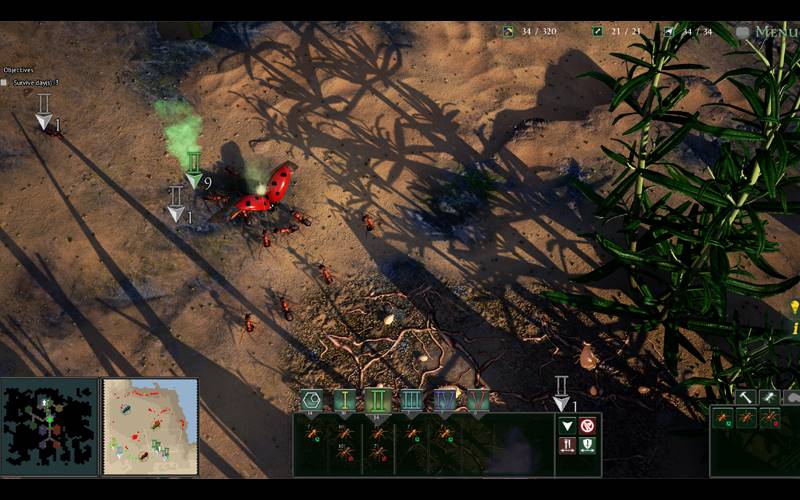The width and height of the screenshot is (800, 500).
Task: Click the green marker-II flag with 9
Action: tap(194, 170)
